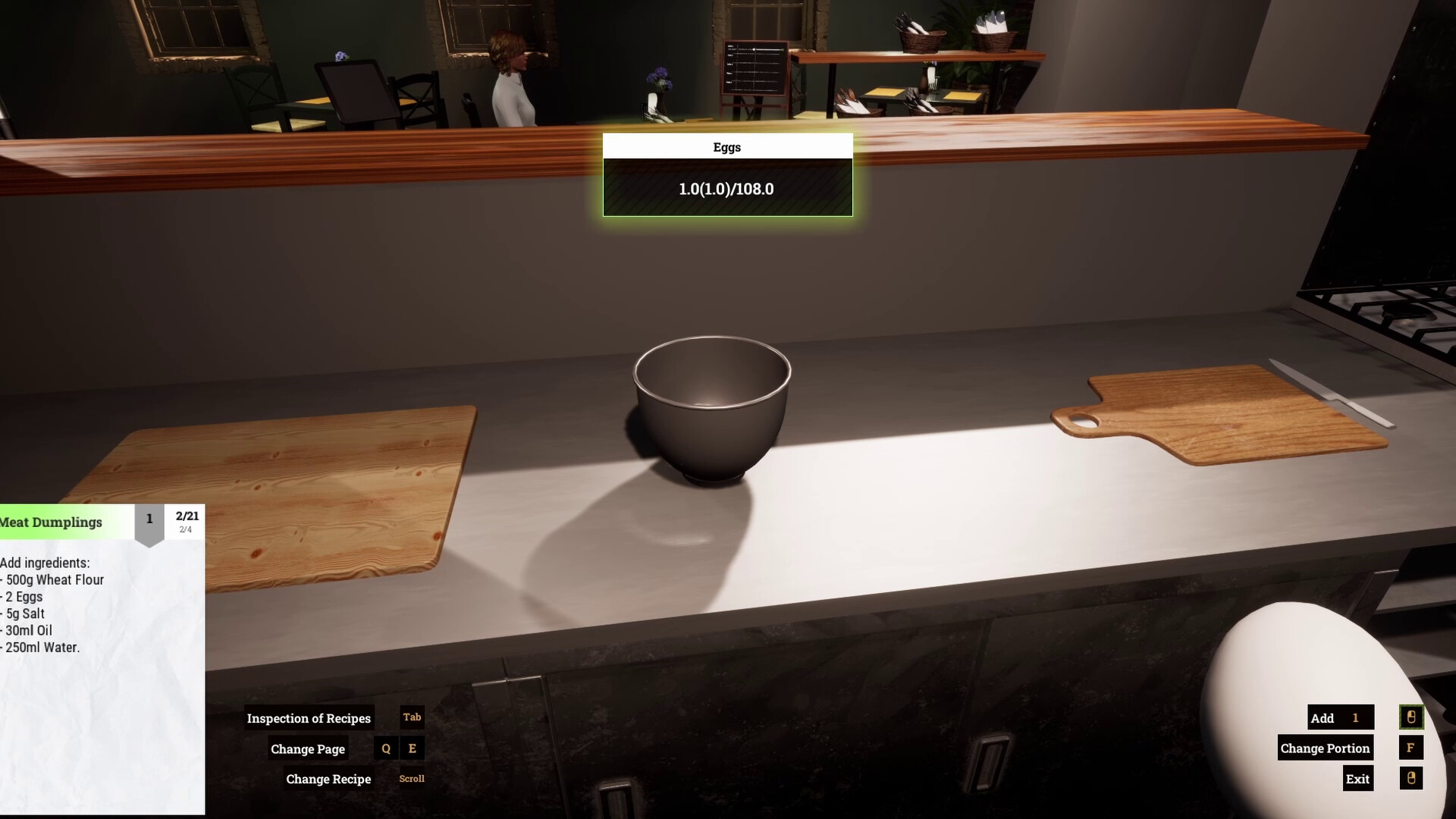The image size is (1456, 819).
Task: Click the E key icon for changing page
Action: [412, 748]
